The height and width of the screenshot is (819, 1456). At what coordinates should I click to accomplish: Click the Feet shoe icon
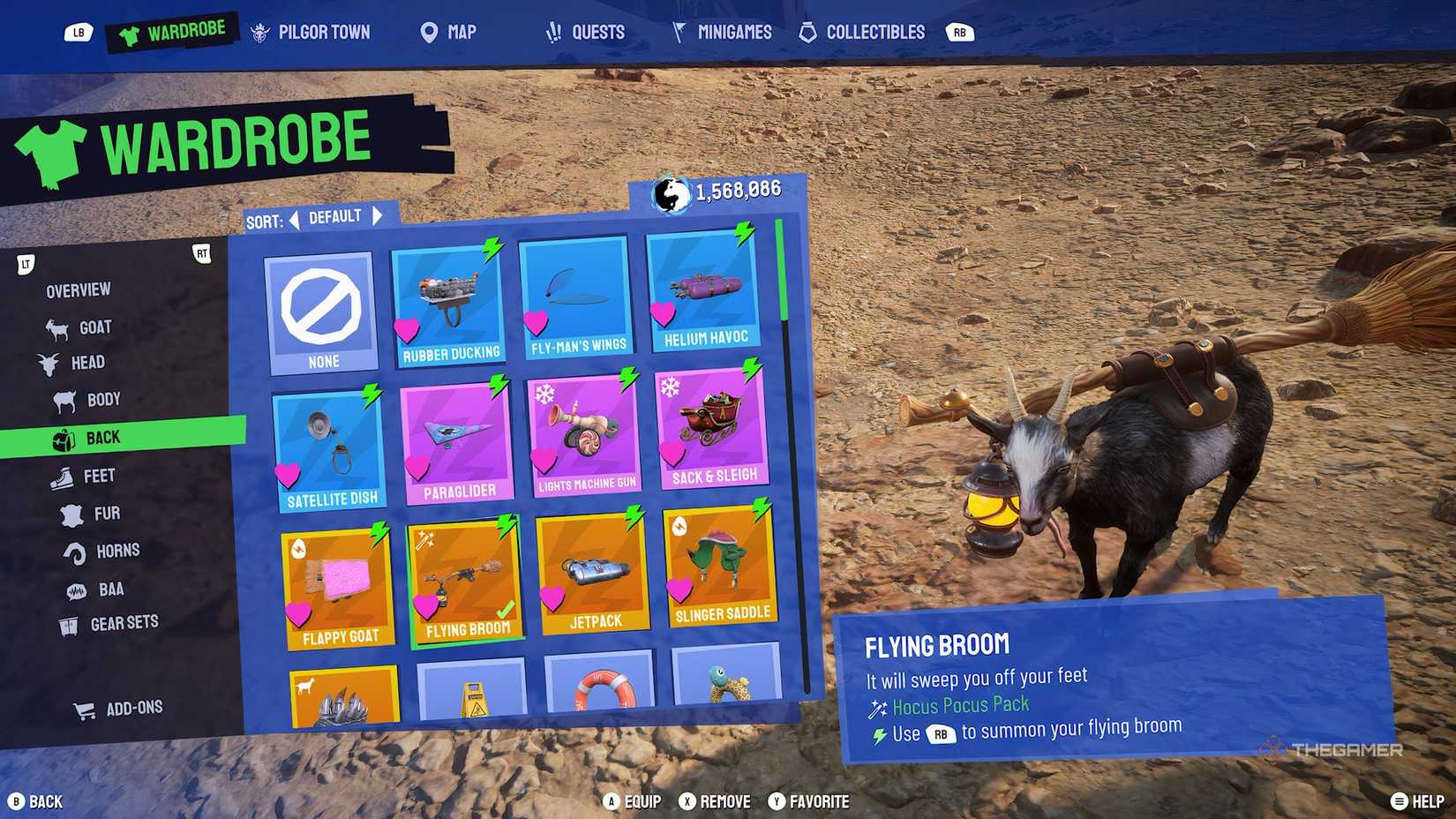(x=64, y=475)
